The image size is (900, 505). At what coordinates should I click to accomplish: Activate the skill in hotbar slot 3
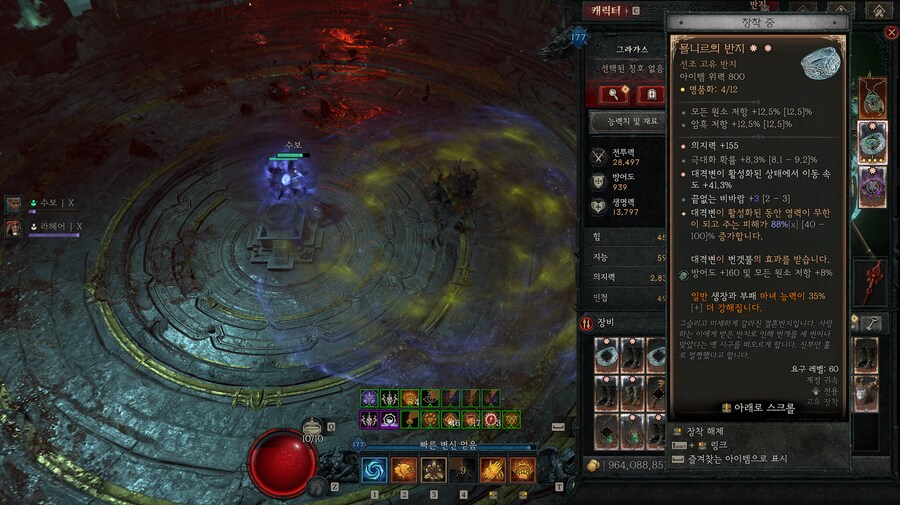coord(434,470)
